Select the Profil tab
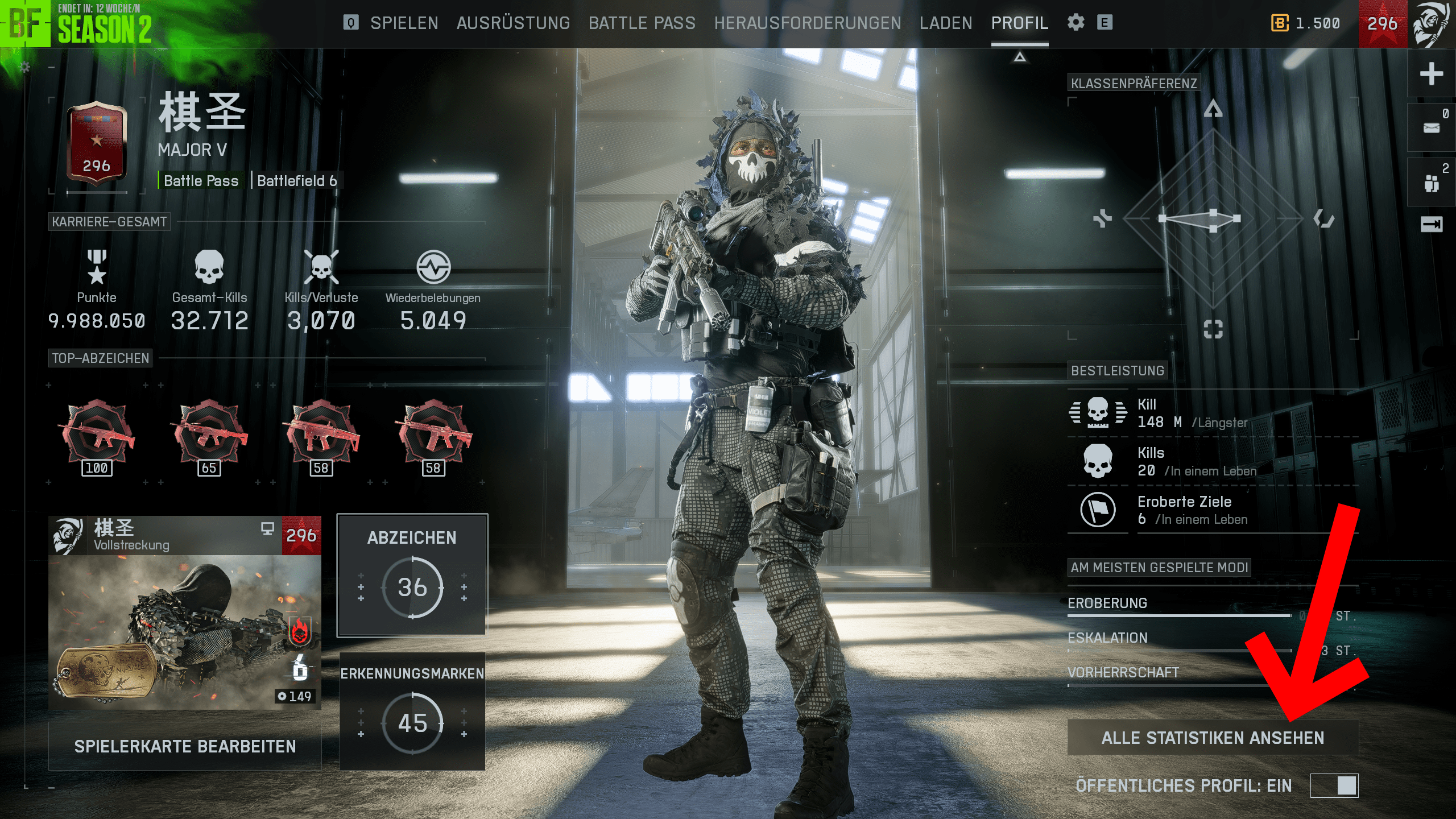The width and height of the screenshot is (1456, 819). (1019, 23)
